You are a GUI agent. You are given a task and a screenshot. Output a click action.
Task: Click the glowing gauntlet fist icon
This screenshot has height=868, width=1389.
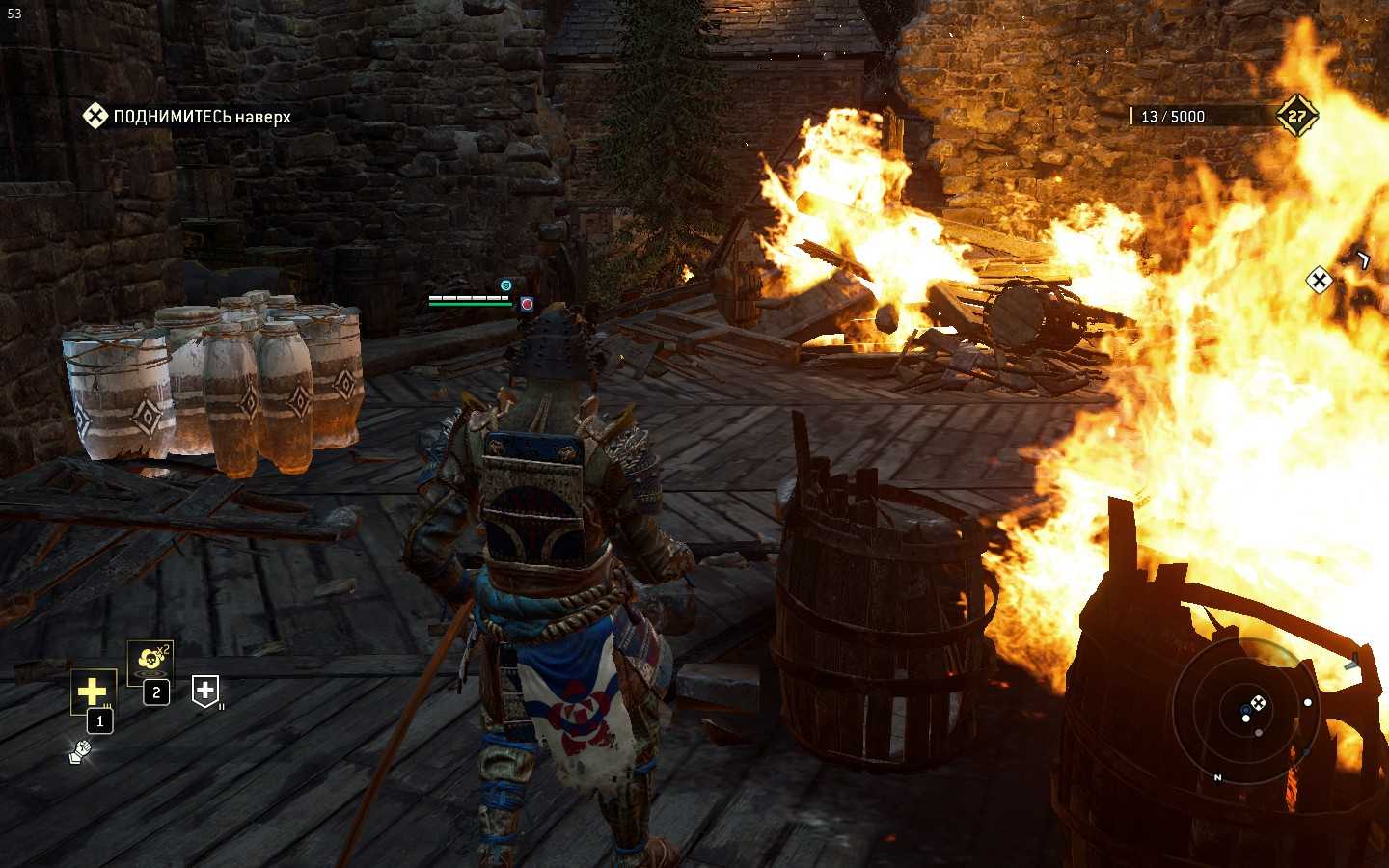(x=80, y=750)
